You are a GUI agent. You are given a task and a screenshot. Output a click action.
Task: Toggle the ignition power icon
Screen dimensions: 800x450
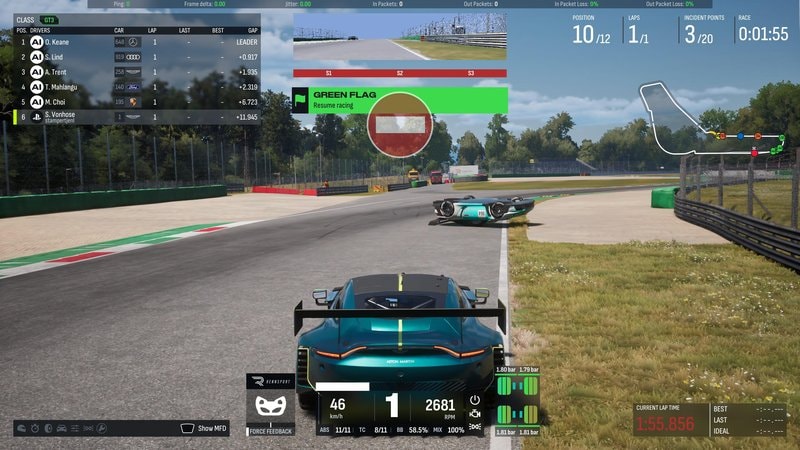coord(475,399)
